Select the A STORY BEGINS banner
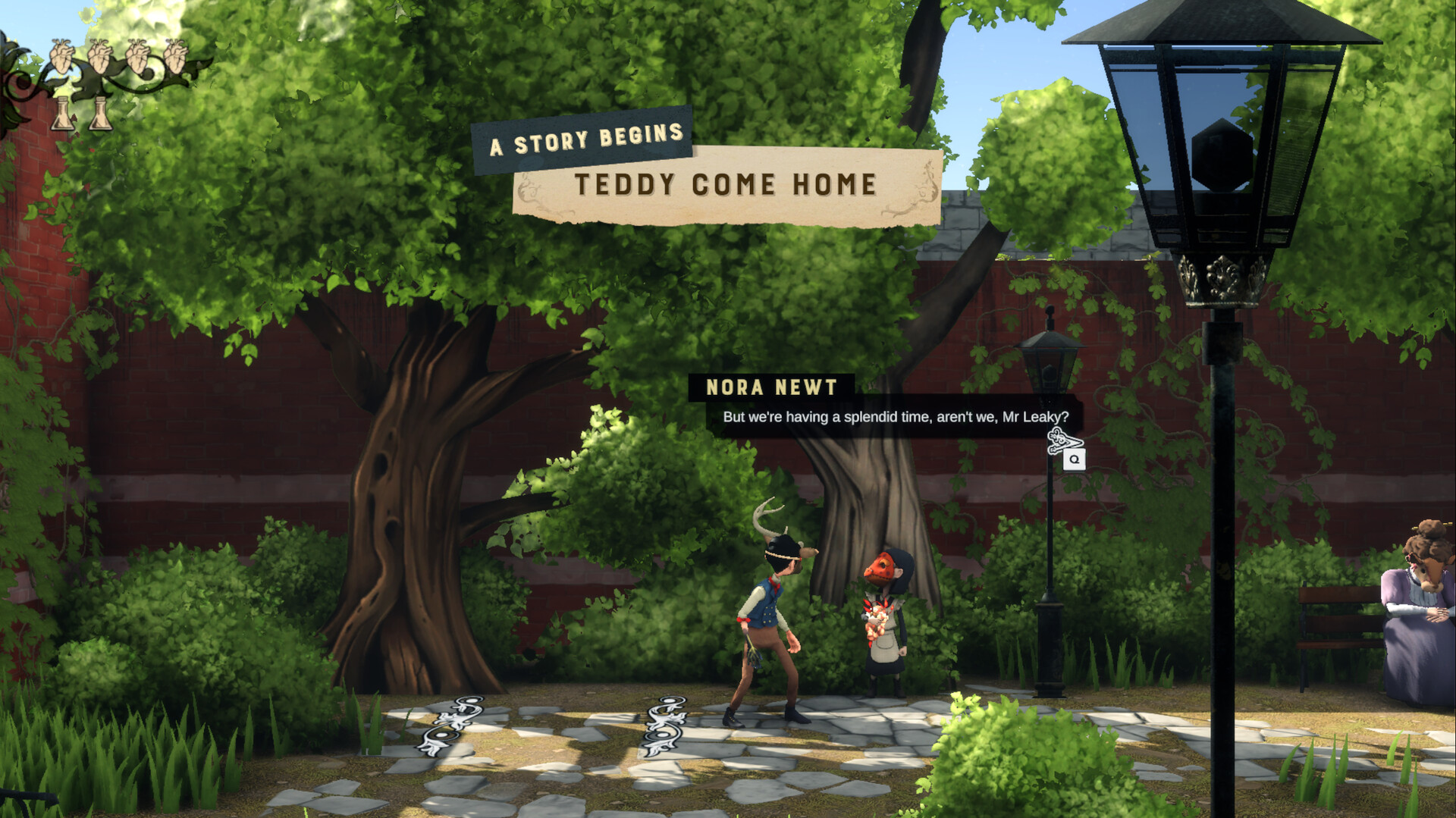The height and width of the screenshot is (818, 1456). coord(585,139)
